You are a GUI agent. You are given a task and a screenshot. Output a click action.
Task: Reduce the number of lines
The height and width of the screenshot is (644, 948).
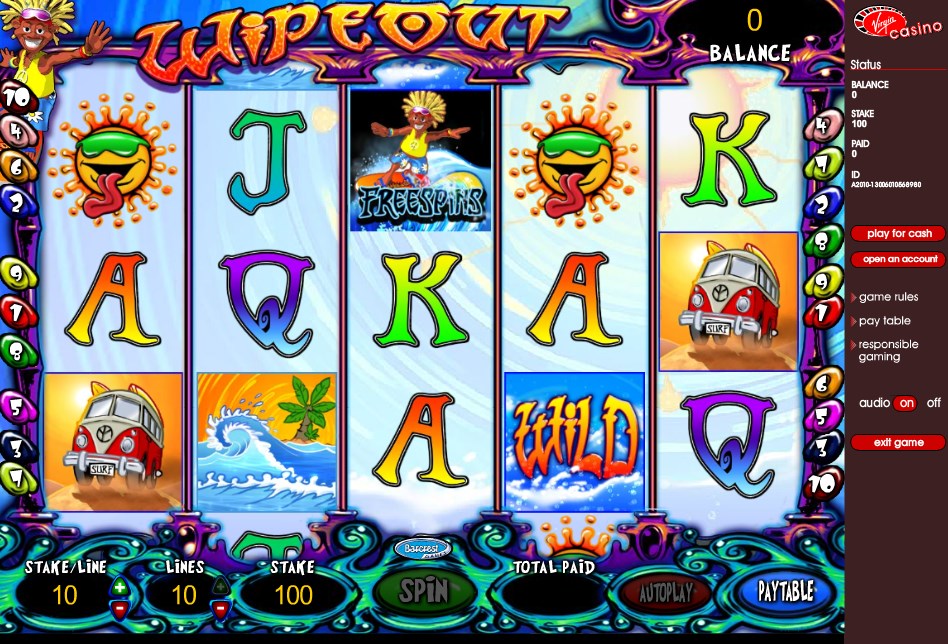coord(221,606)
